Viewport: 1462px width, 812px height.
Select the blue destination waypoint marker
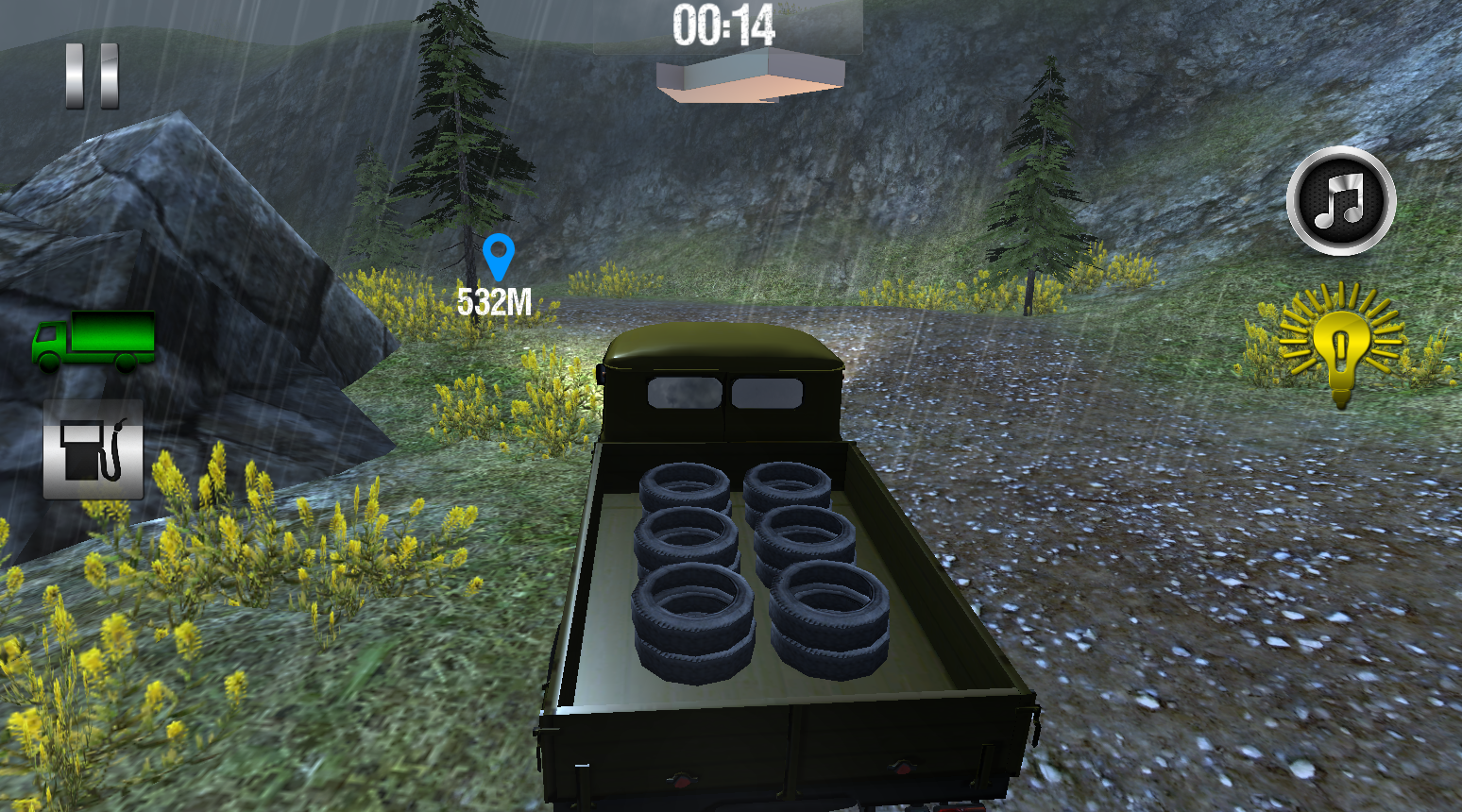pyautogui.click(x=498, y=257)
